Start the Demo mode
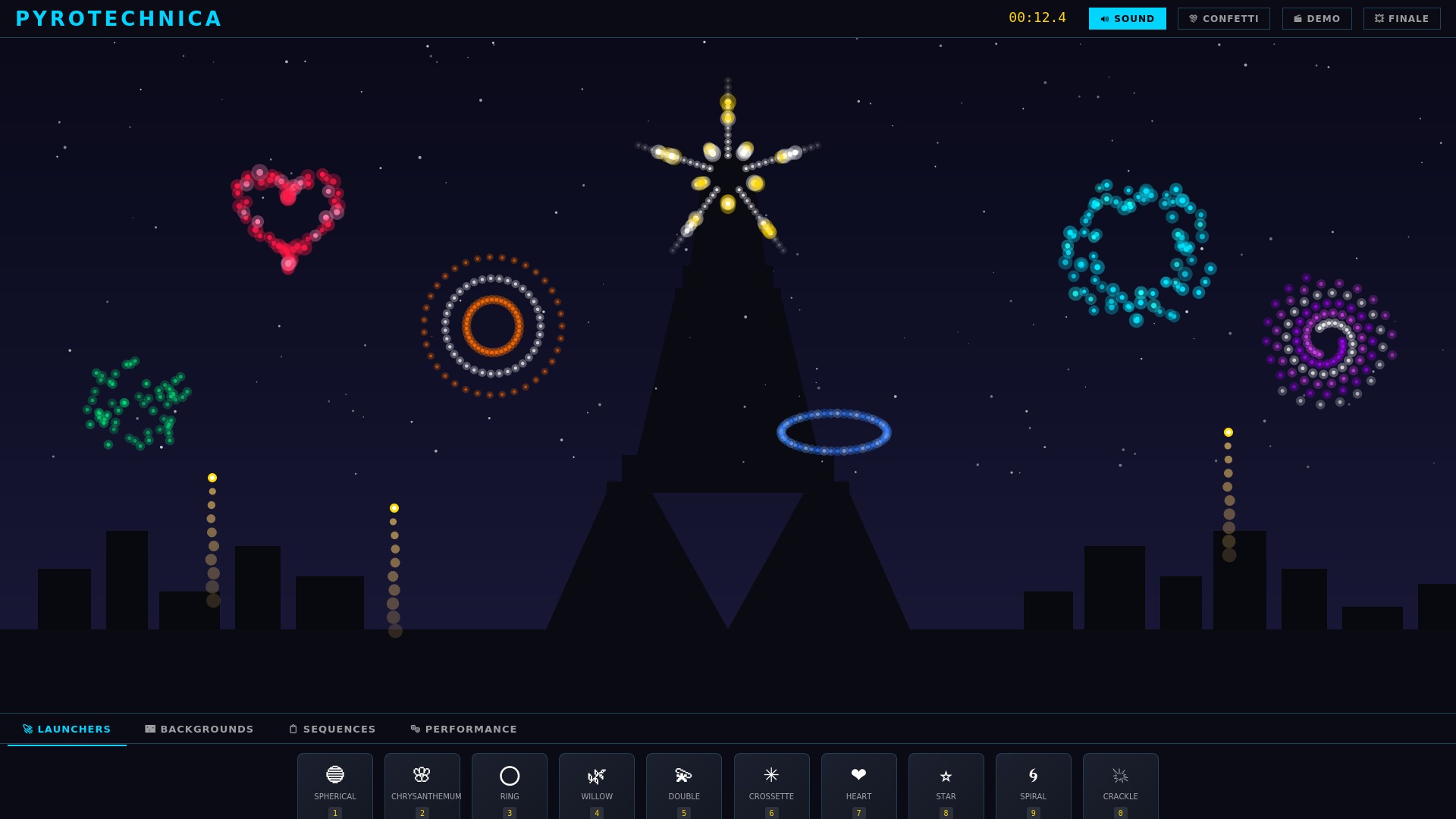This screenshot has width=1456, height=819. [x=1317, y=18]
